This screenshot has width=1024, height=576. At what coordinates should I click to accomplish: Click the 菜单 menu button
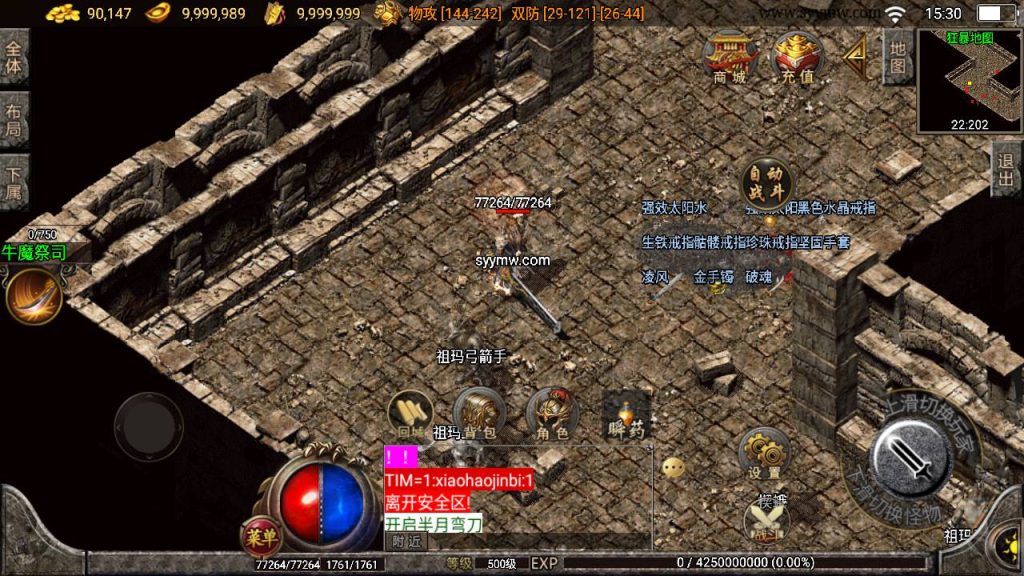click(259, 537)
